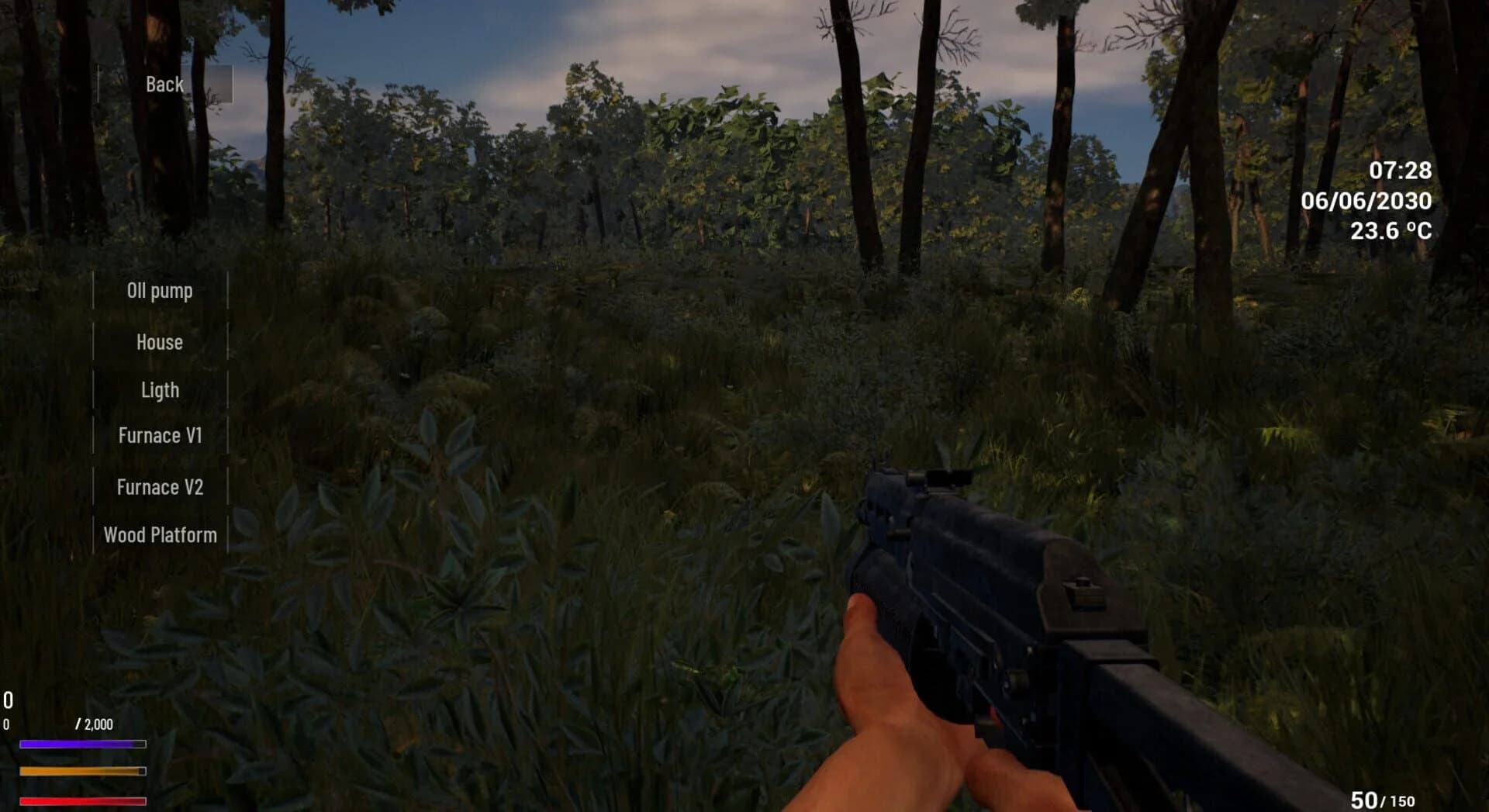The width and height of the screenshot is (1489, 812).
Task: Select Furnace V1 from the build list
Action: click(x=160, y=436)
